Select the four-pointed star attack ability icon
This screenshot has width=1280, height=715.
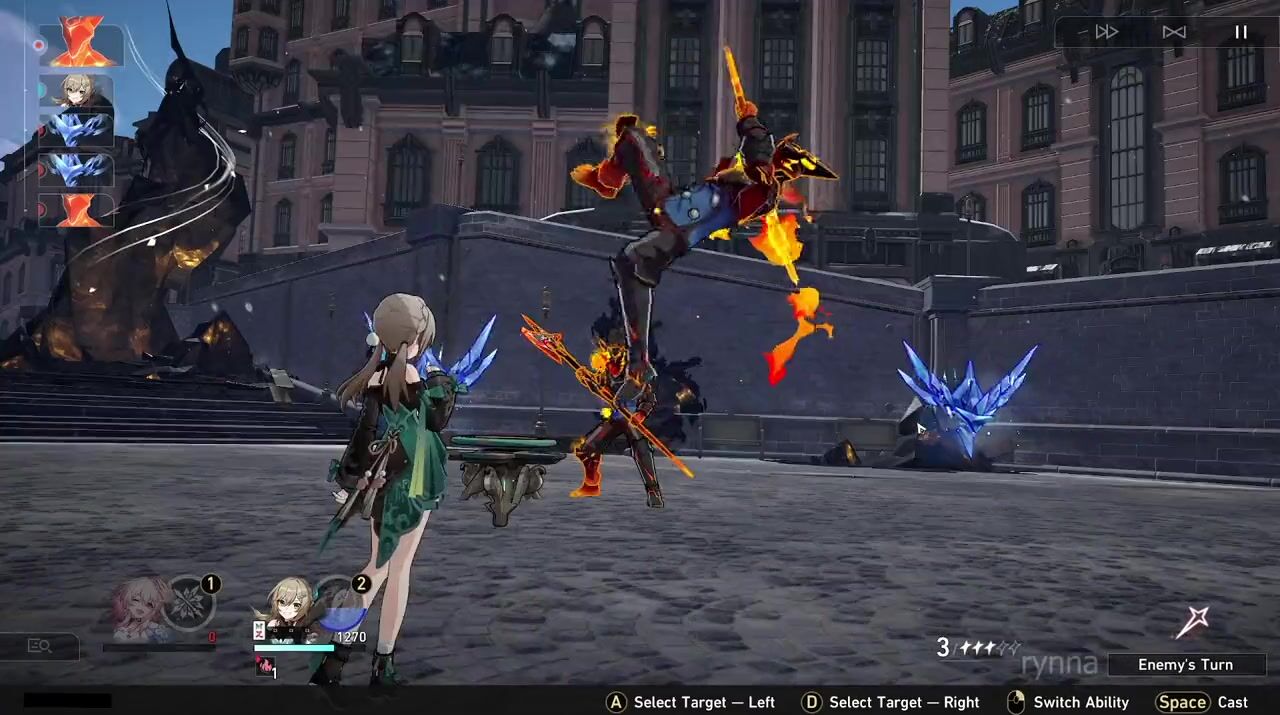(1191, 622)
